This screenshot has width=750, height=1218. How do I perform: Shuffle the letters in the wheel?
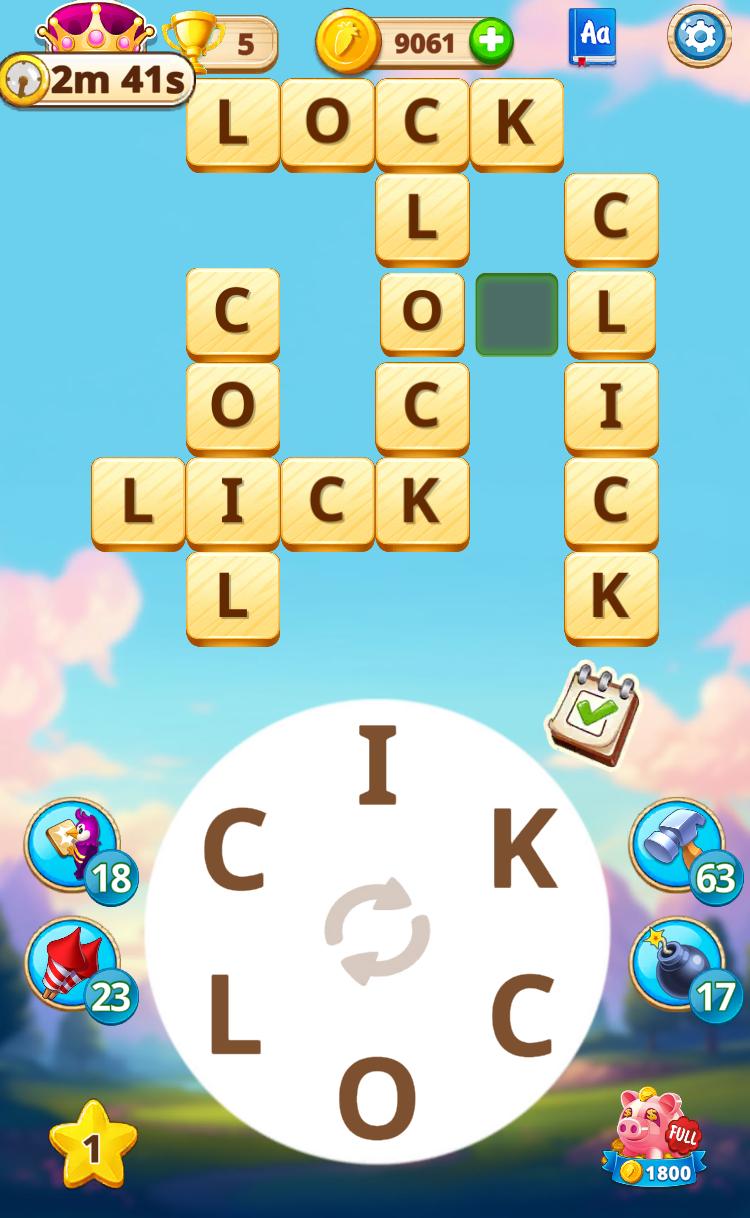click(x=377, y=931)
